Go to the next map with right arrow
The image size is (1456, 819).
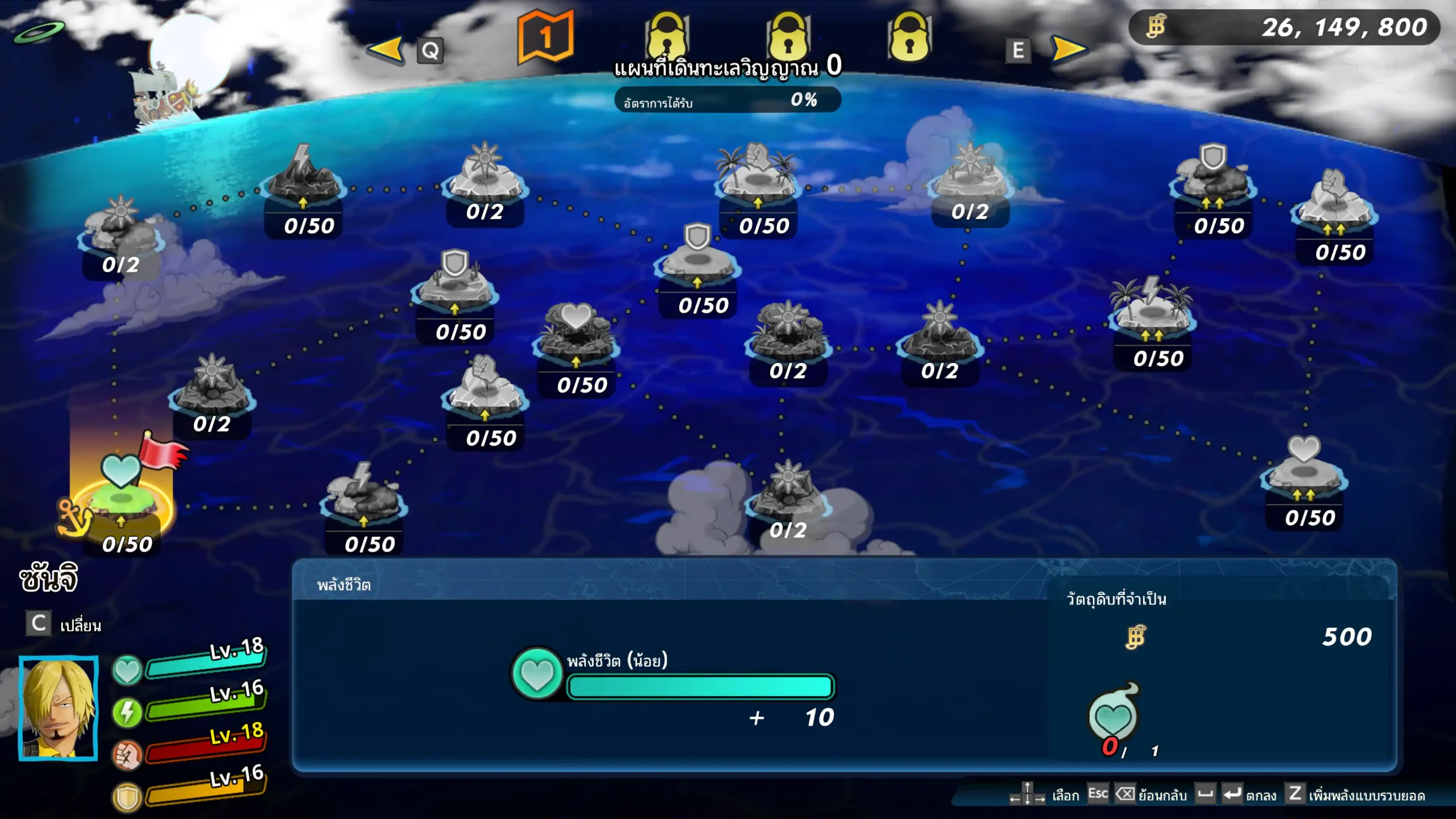pyautogui.click(x=1069, y=49)
